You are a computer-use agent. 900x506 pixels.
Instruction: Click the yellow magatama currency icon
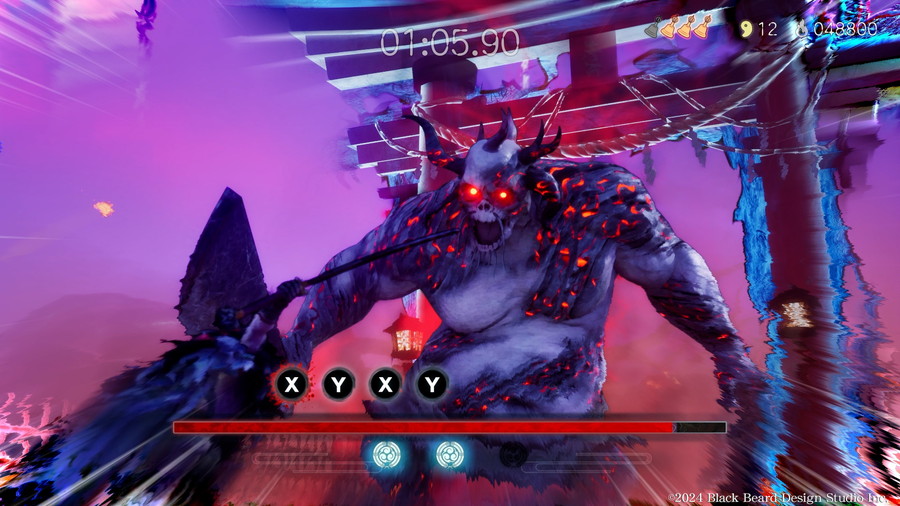744,29
